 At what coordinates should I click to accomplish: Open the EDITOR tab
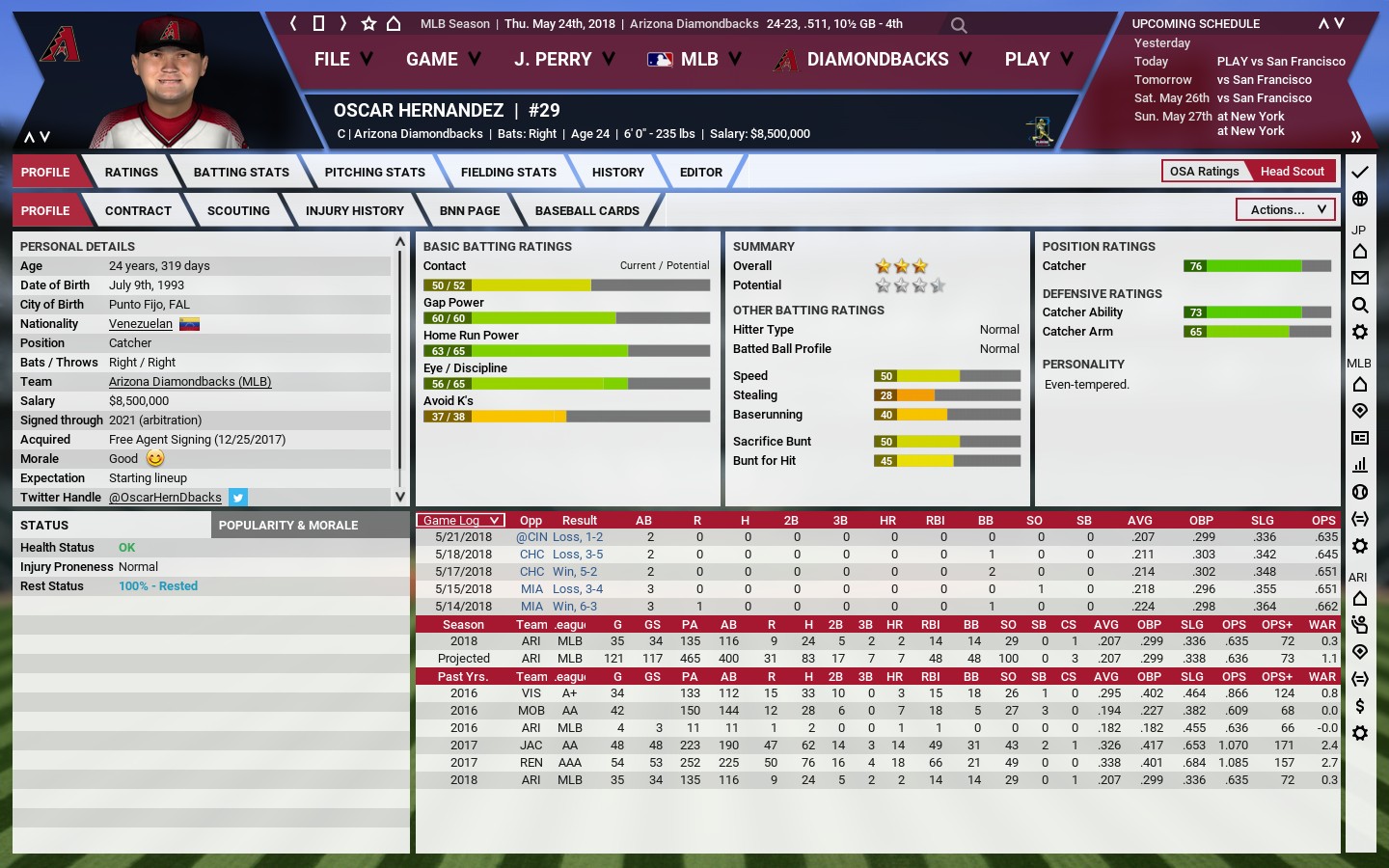(700, 173)
